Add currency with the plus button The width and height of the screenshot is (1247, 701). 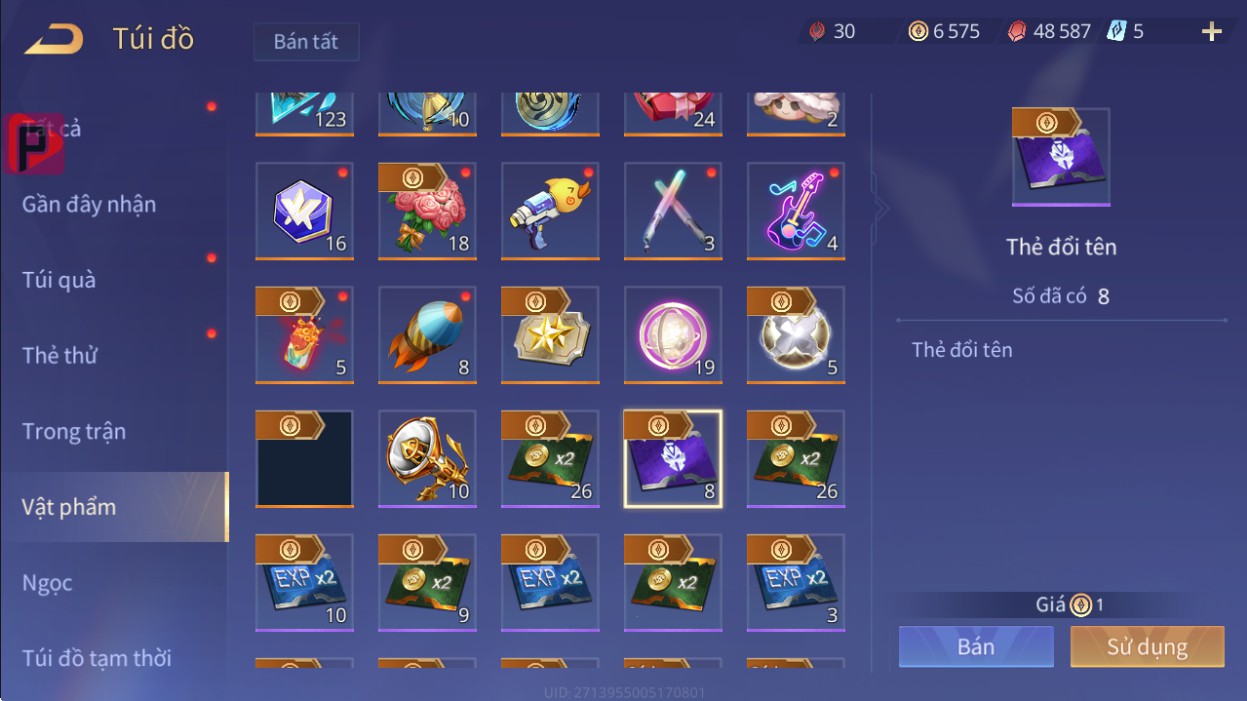[x=1211, y=32]
